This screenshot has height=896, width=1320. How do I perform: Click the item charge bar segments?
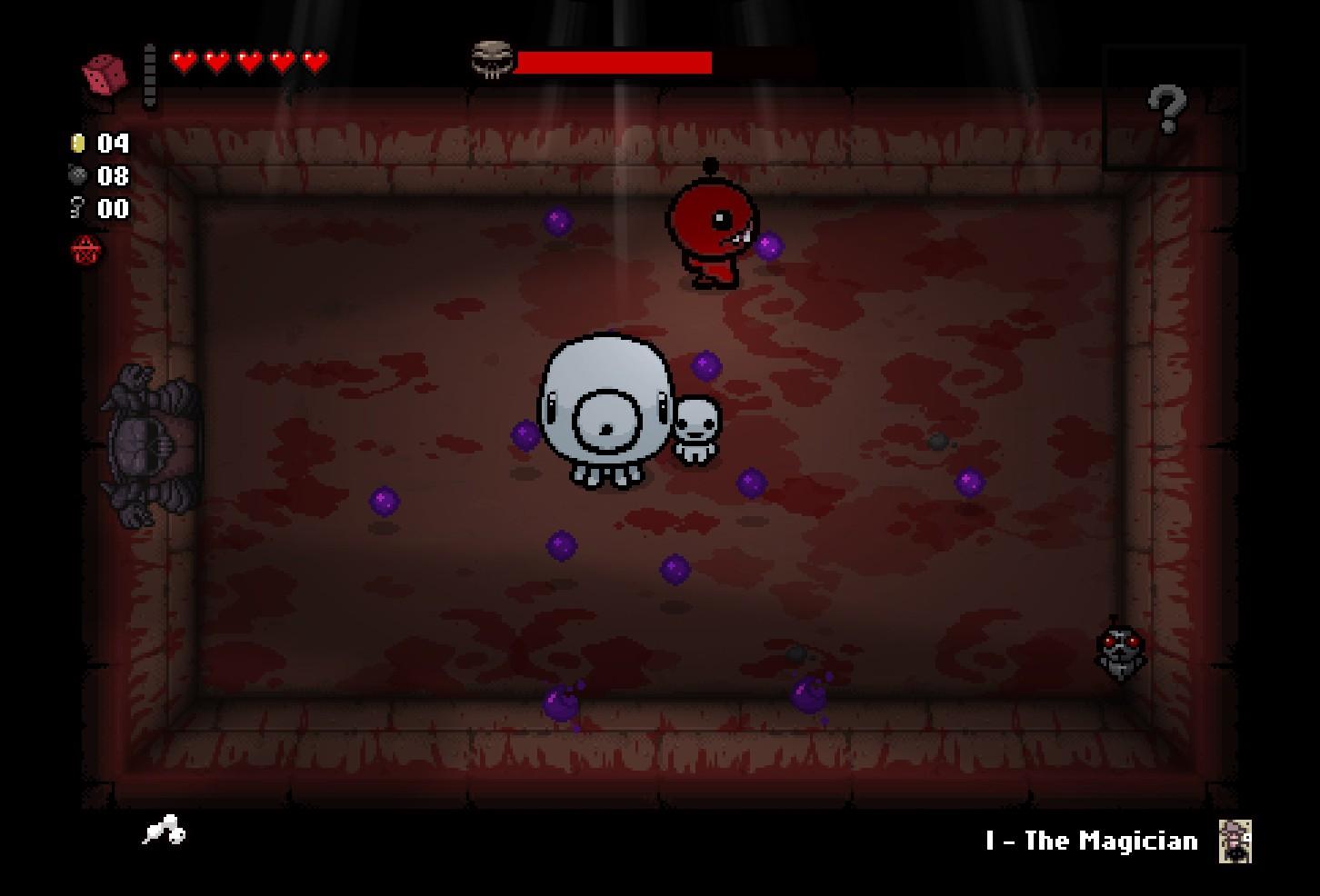tap(151, 73)
